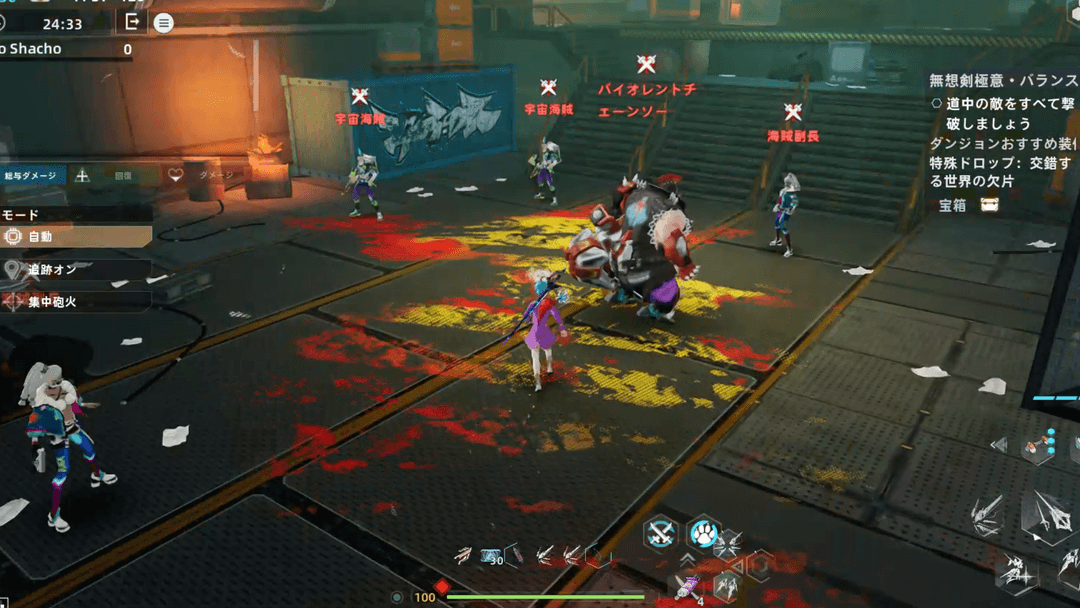1080x608 pixels.
Task: Open the round hamburger menu button
Action: 163,23
